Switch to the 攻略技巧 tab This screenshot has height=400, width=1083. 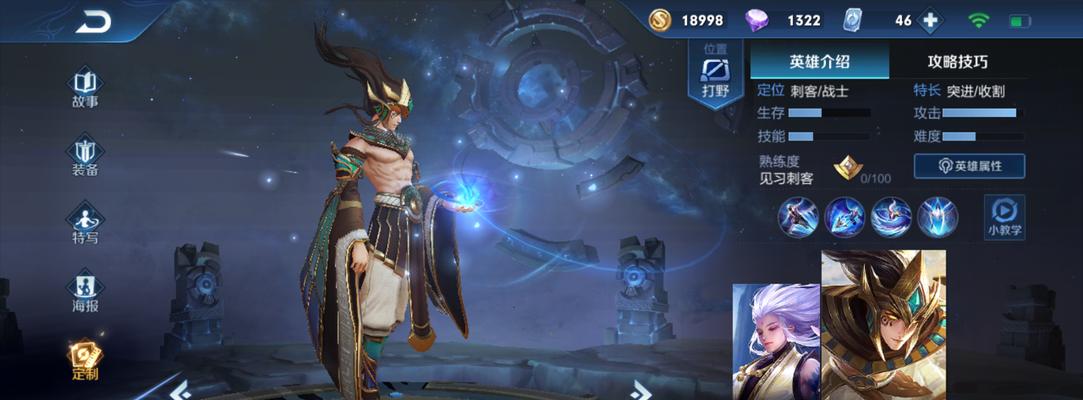point(957,61)
